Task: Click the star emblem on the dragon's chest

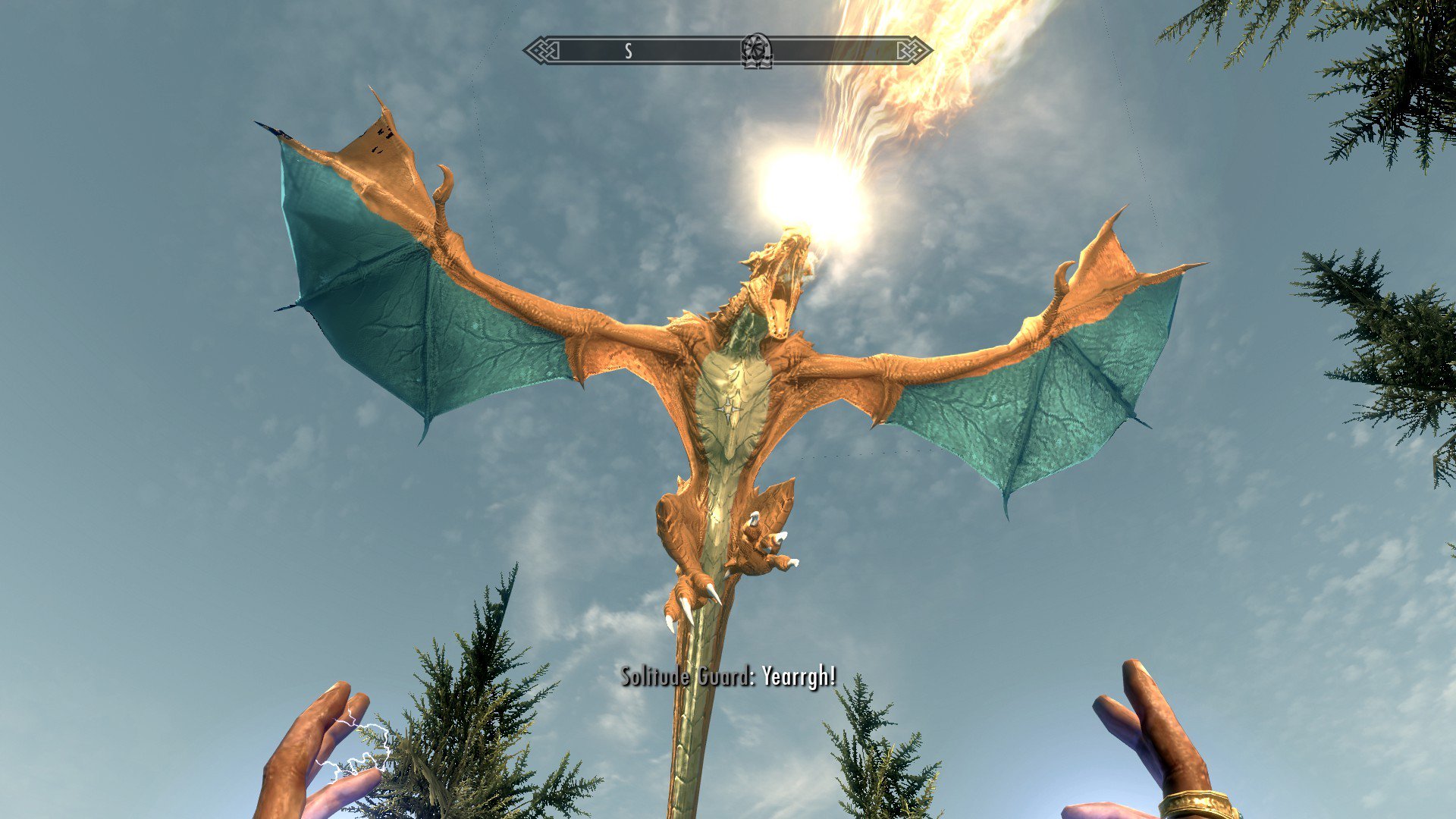Action: (730, 409)
